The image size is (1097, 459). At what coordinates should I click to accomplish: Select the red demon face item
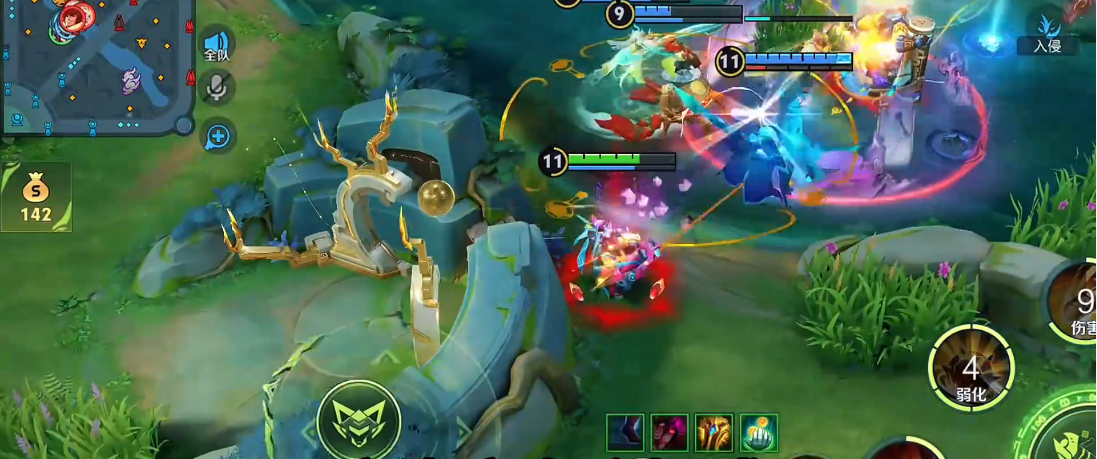point(670,433)
